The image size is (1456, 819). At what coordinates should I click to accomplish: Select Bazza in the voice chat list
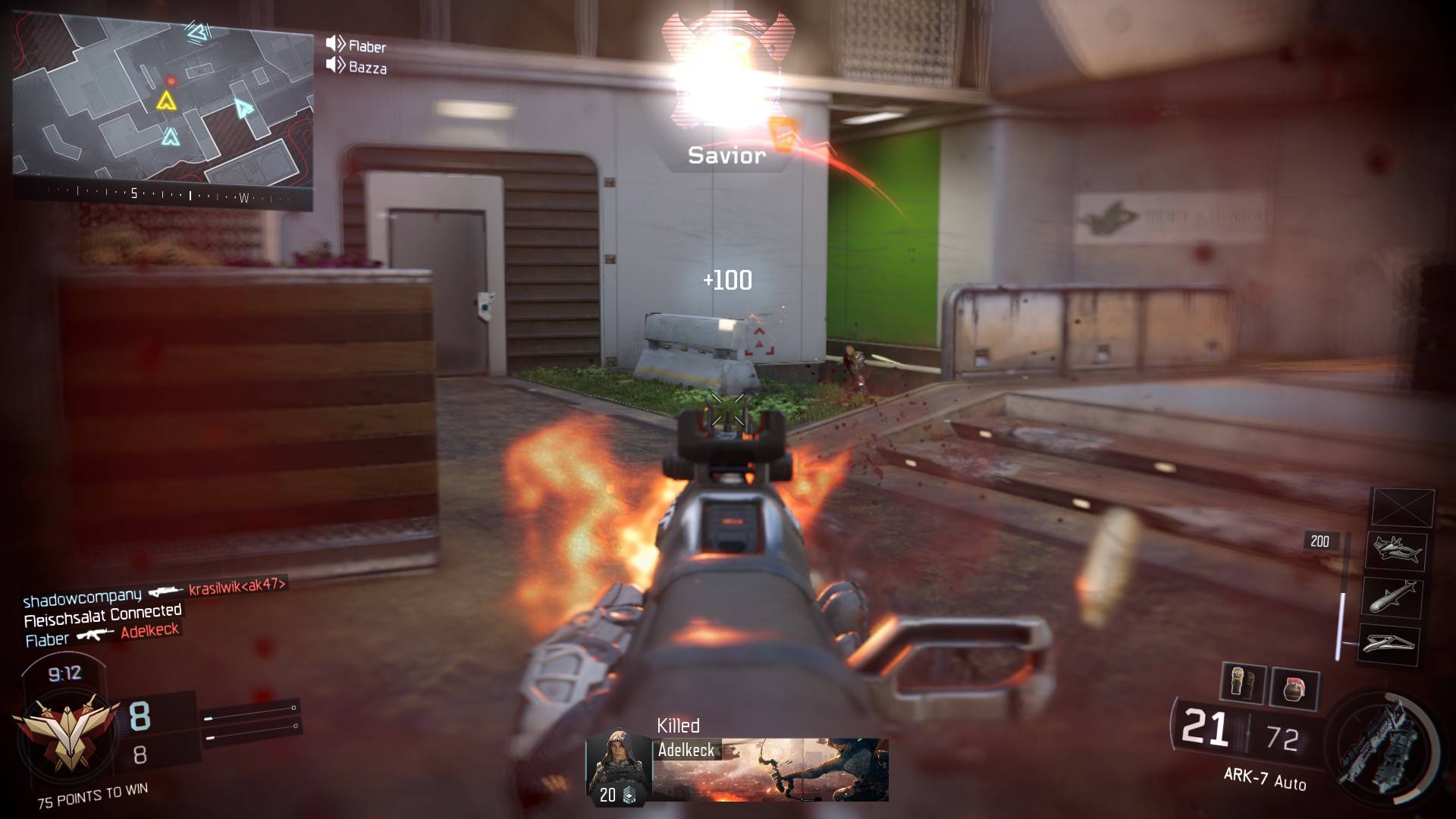tap(367, 67)
